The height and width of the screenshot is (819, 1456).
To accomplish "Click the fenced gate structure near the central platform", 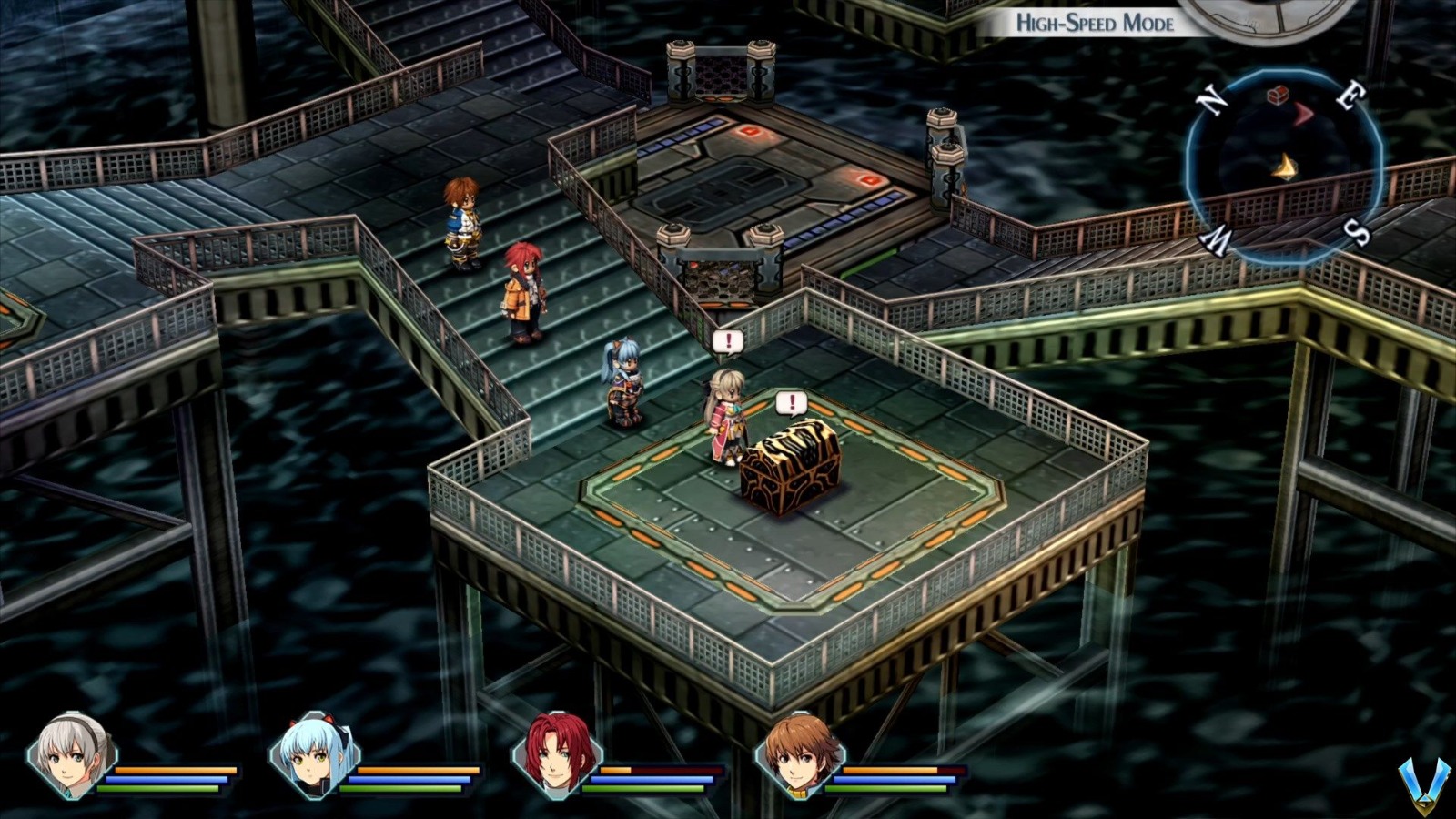I will (717, 264).
